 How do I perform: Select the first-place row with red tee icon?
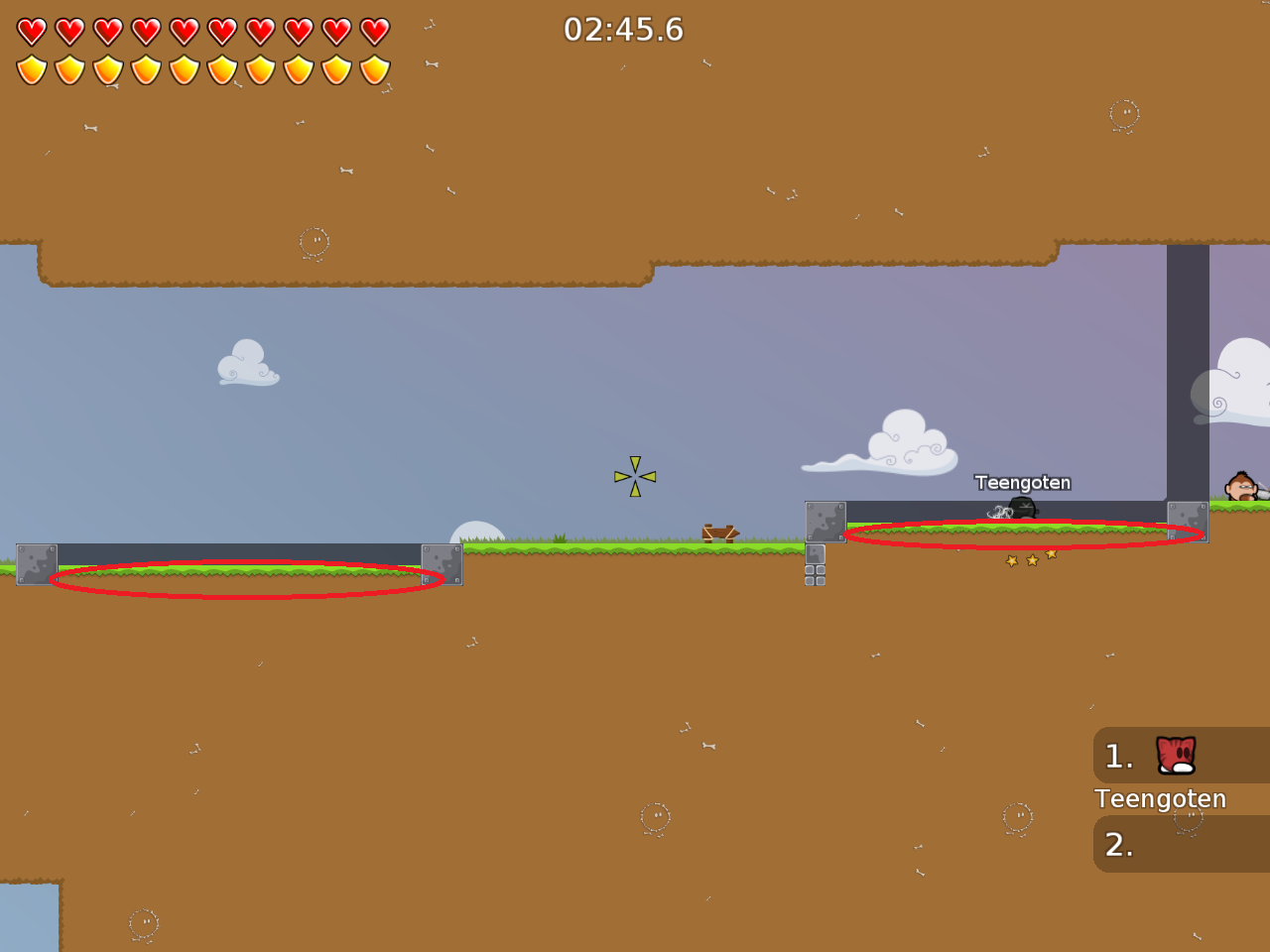click(x=1180, y=756)
